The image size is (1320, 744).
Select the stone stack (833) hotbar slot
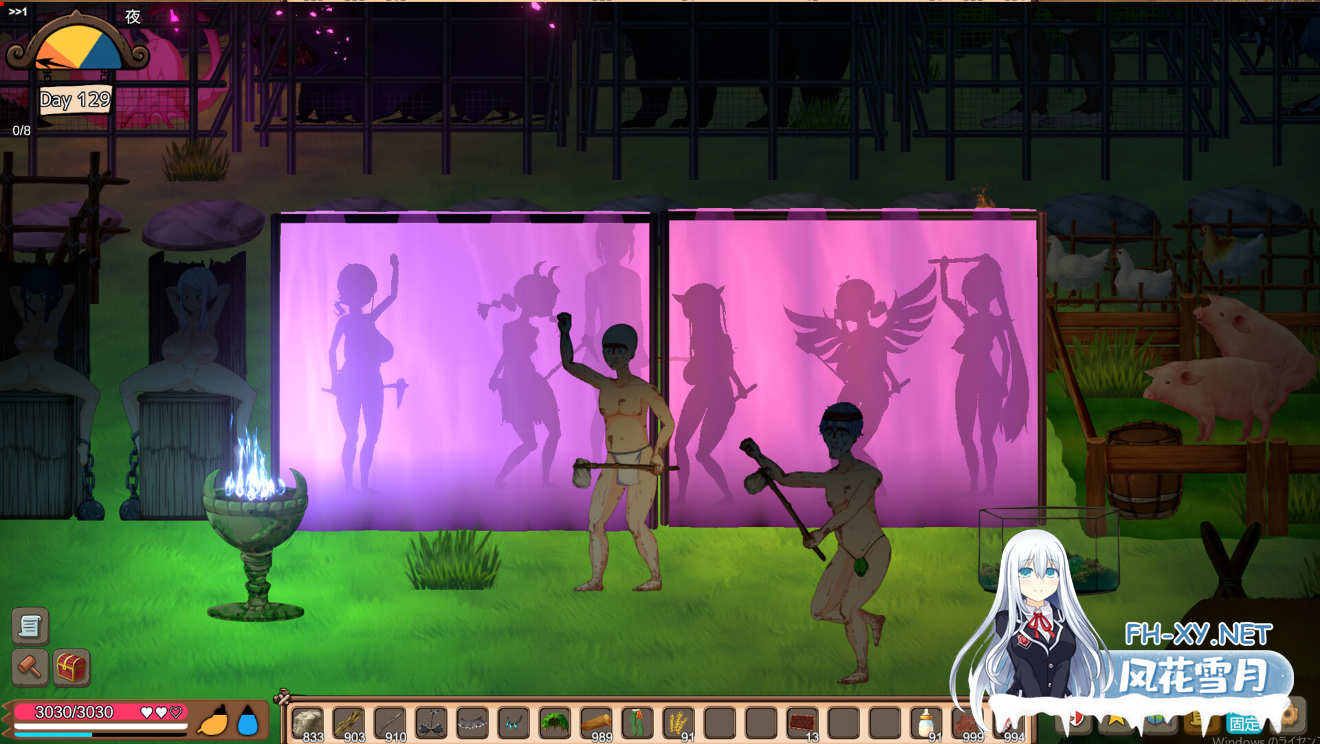(x=309, y=721)
